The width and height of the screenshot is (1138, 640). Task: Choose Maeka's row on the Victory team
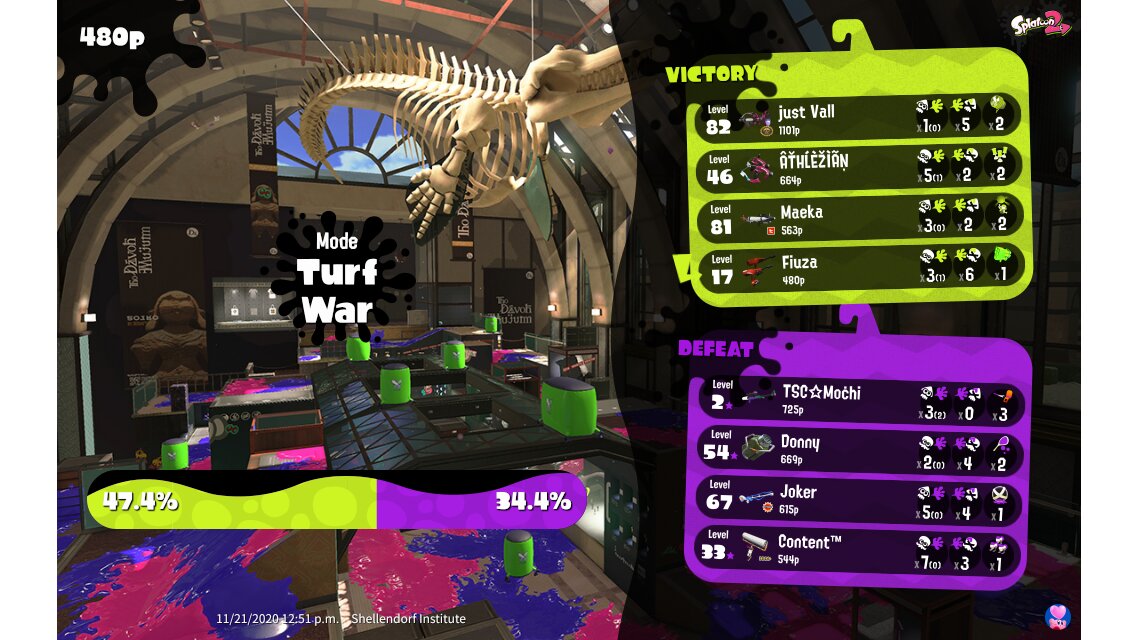click(860, 219)
